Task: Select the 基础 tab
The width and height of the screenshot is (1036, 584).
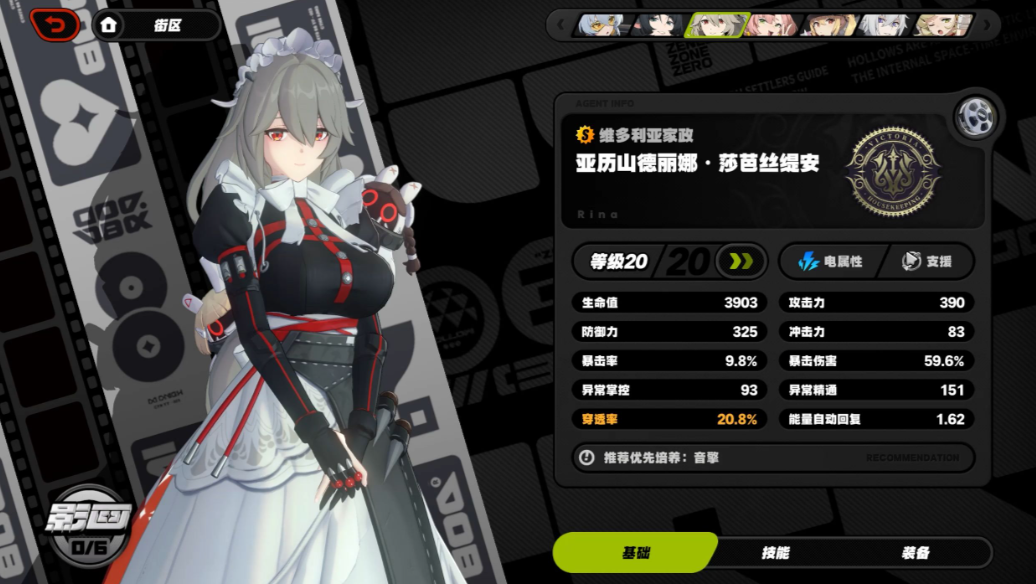Action: [x=635, y=553]
